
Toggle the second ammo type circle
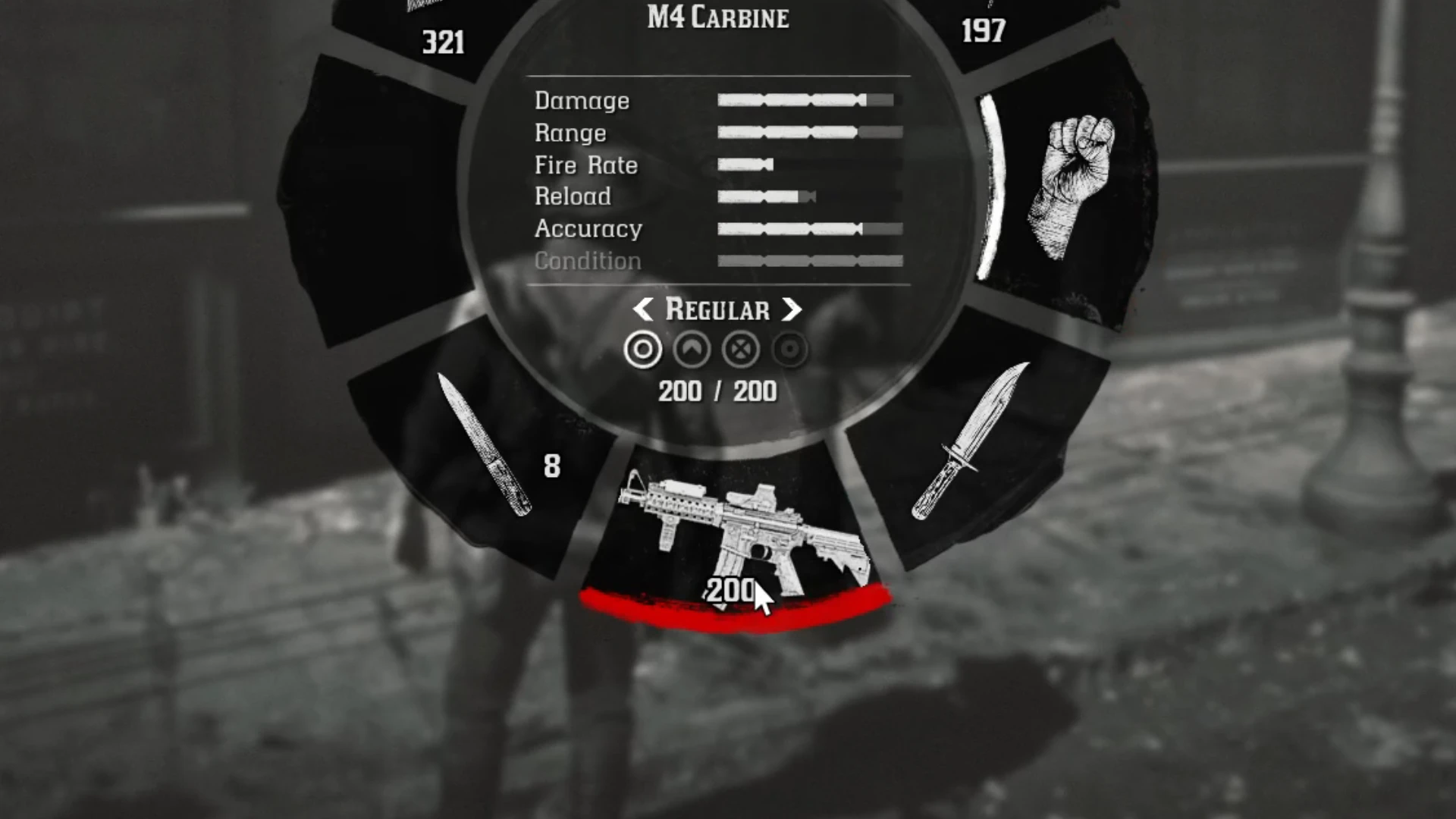click(691, 350)
